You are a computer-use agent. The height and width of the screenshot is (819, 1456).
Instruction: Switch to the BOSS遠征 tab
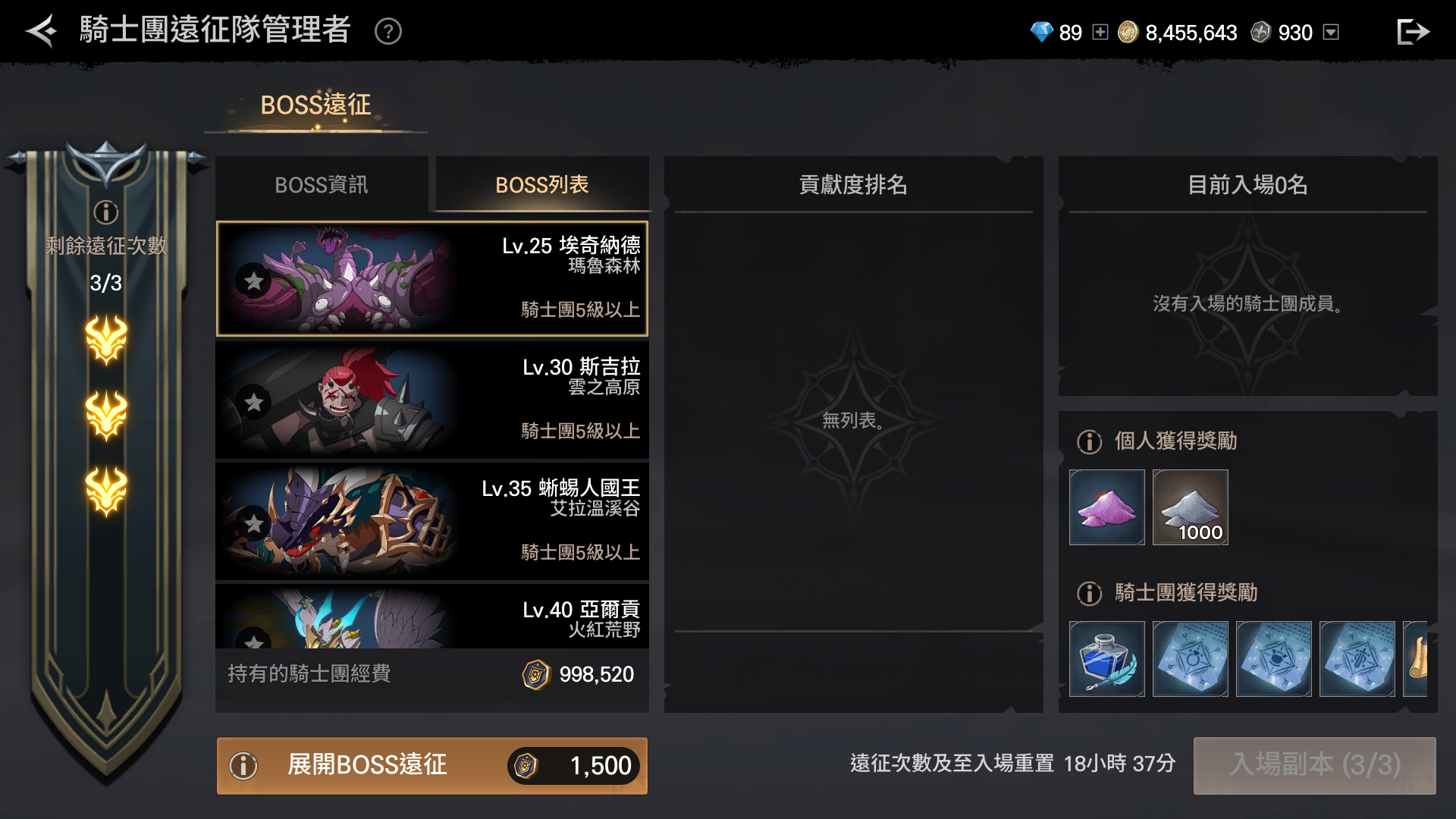(x=315, y=105)
